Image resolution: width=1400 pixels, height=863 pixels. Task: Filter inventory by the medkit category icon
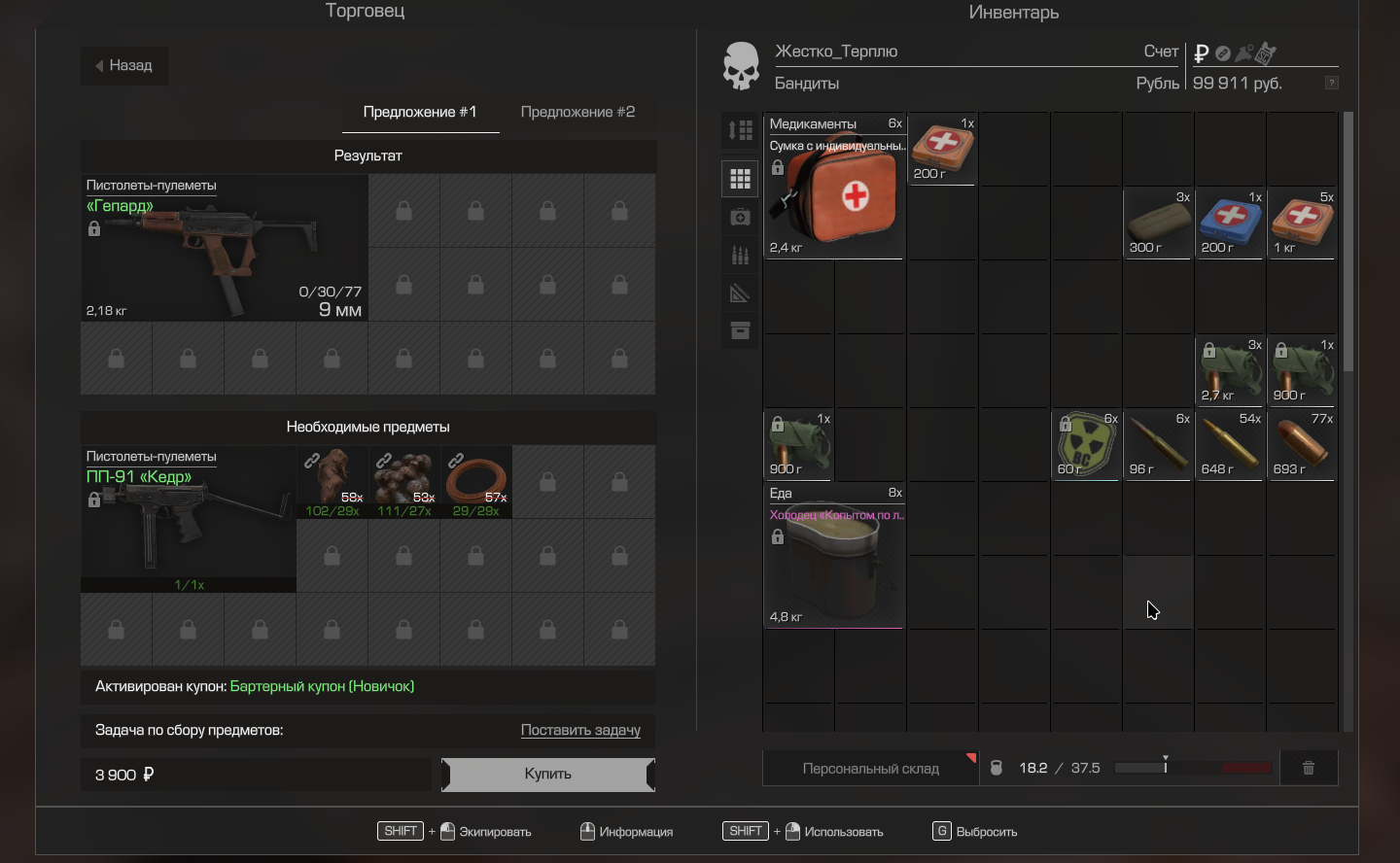click(x=740, y=218)
